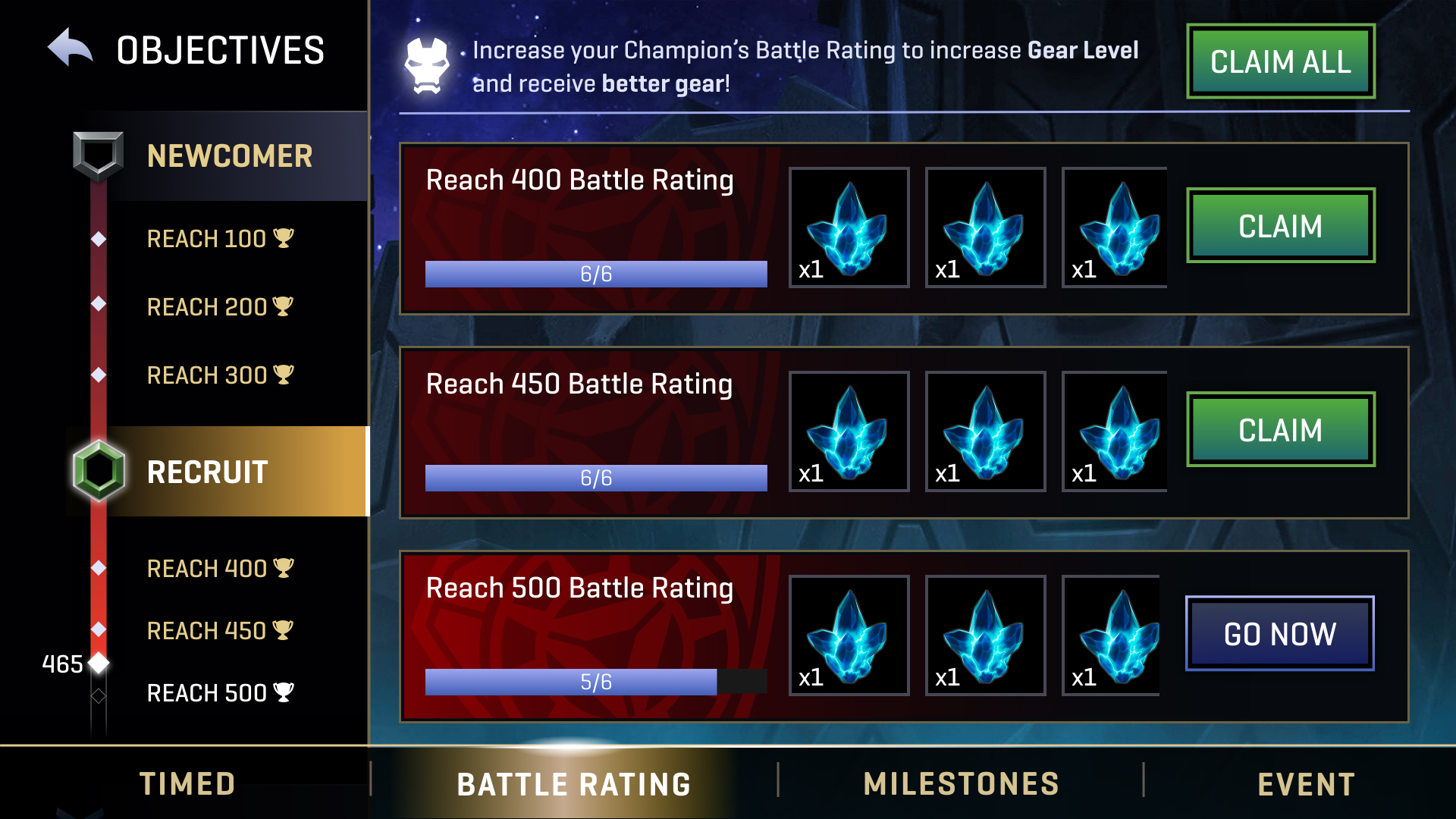Viewport: 1456px width, 819px height.
Task: Select Reach 400 in the tier list
Action: click(x=219, y=569)
